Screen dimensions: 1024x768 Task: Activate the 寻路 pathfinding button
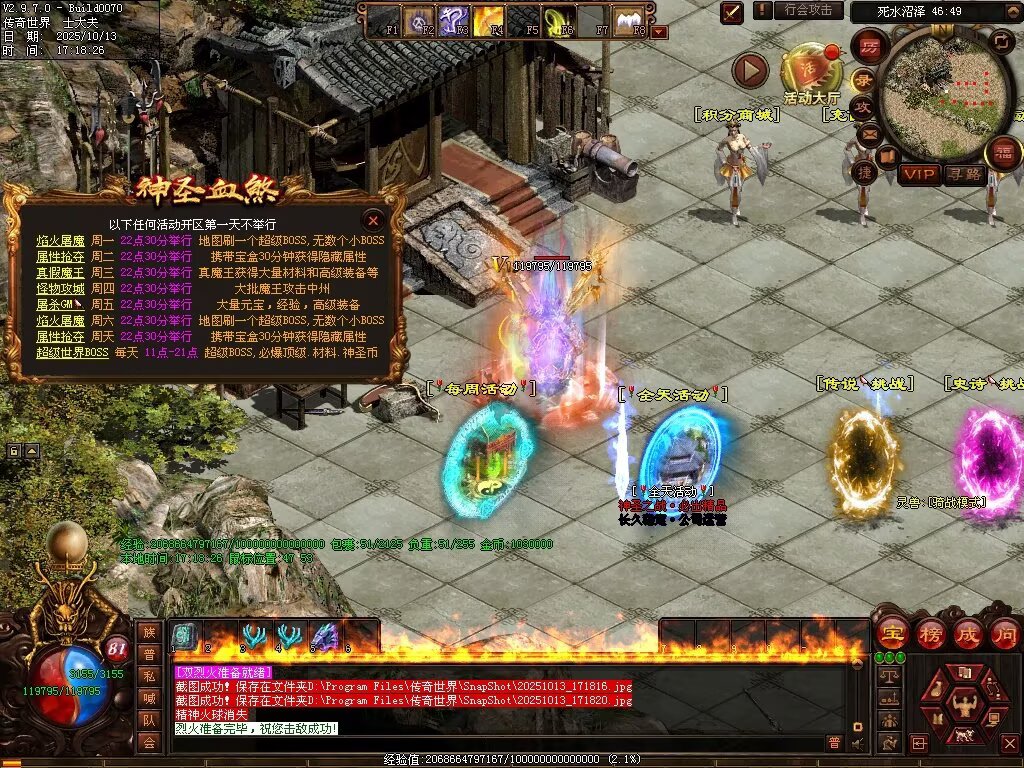click(x=965, y=174)
